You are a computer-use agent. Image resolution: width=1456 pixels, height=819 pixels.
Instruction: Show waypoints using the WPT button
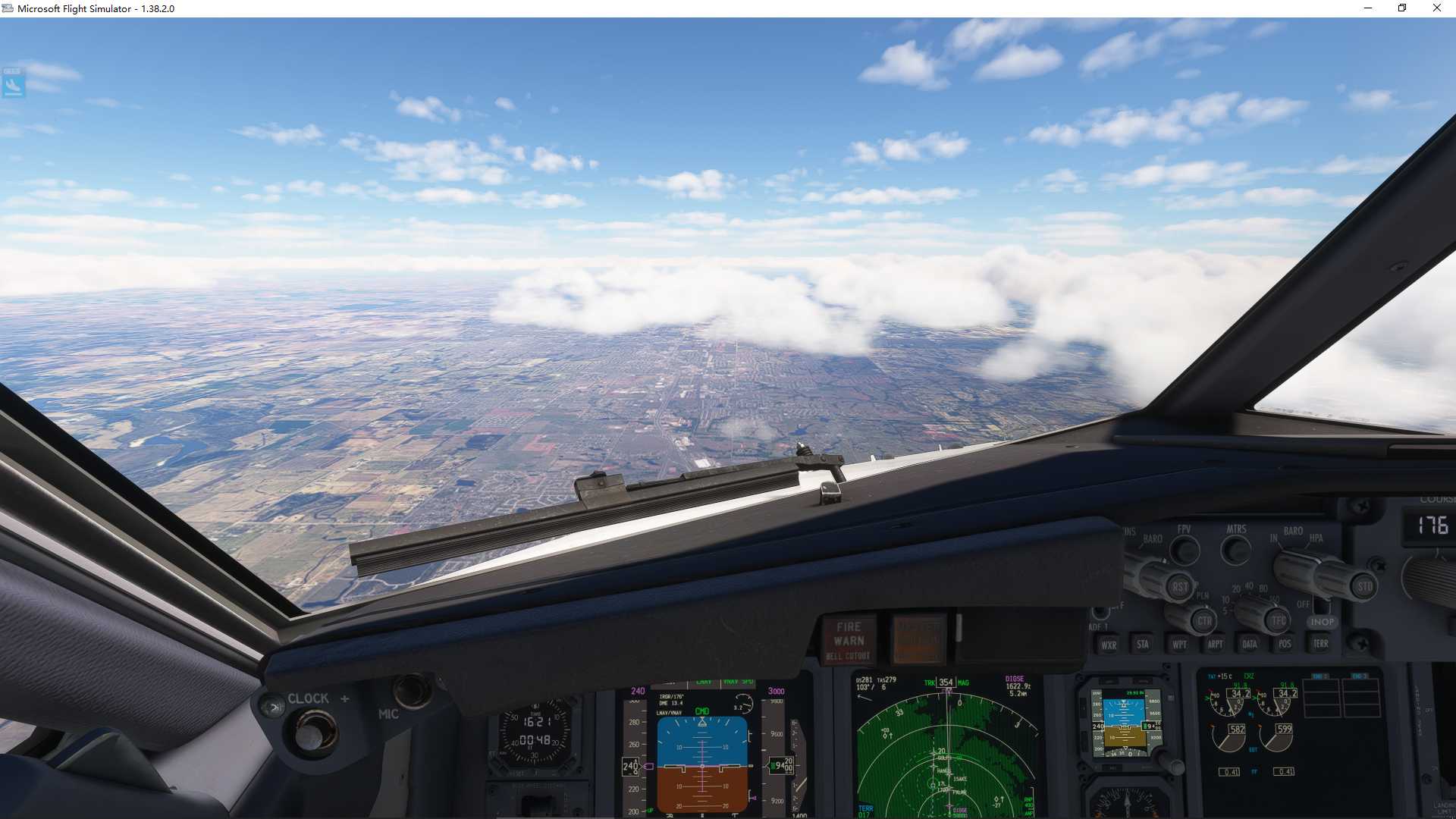(1180, 645)
